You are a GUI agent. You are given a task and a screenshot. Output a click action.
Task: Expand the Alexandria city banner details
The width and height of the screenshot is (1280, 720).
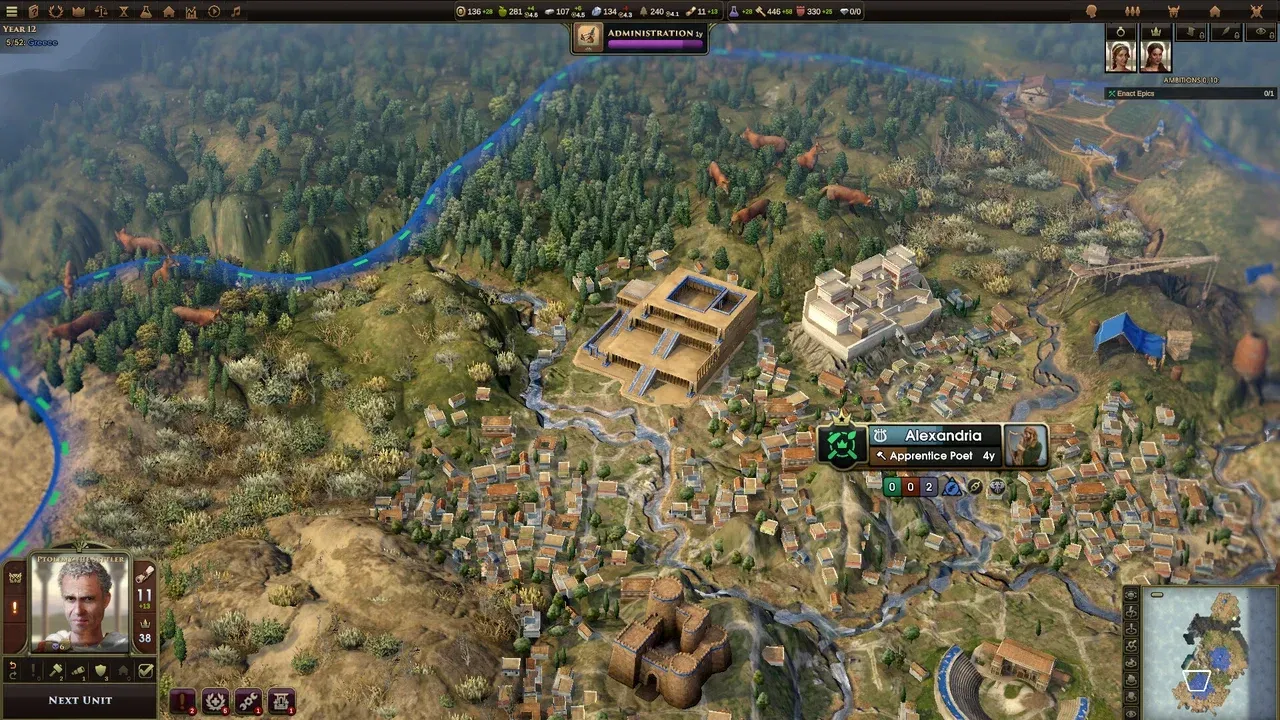[935, 435]
